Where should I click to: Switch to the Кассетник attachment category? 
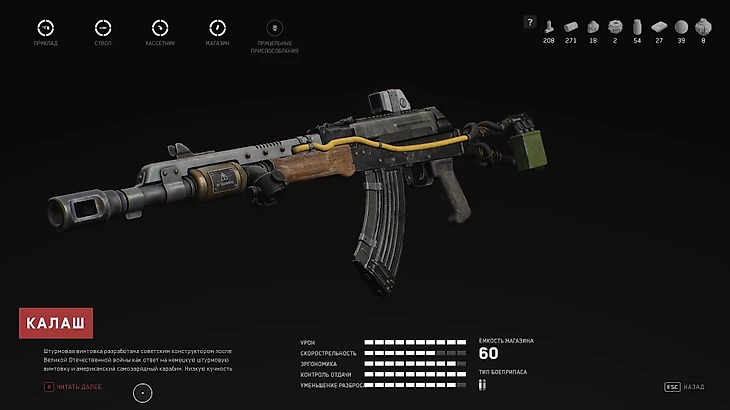[x=160, y=28]
